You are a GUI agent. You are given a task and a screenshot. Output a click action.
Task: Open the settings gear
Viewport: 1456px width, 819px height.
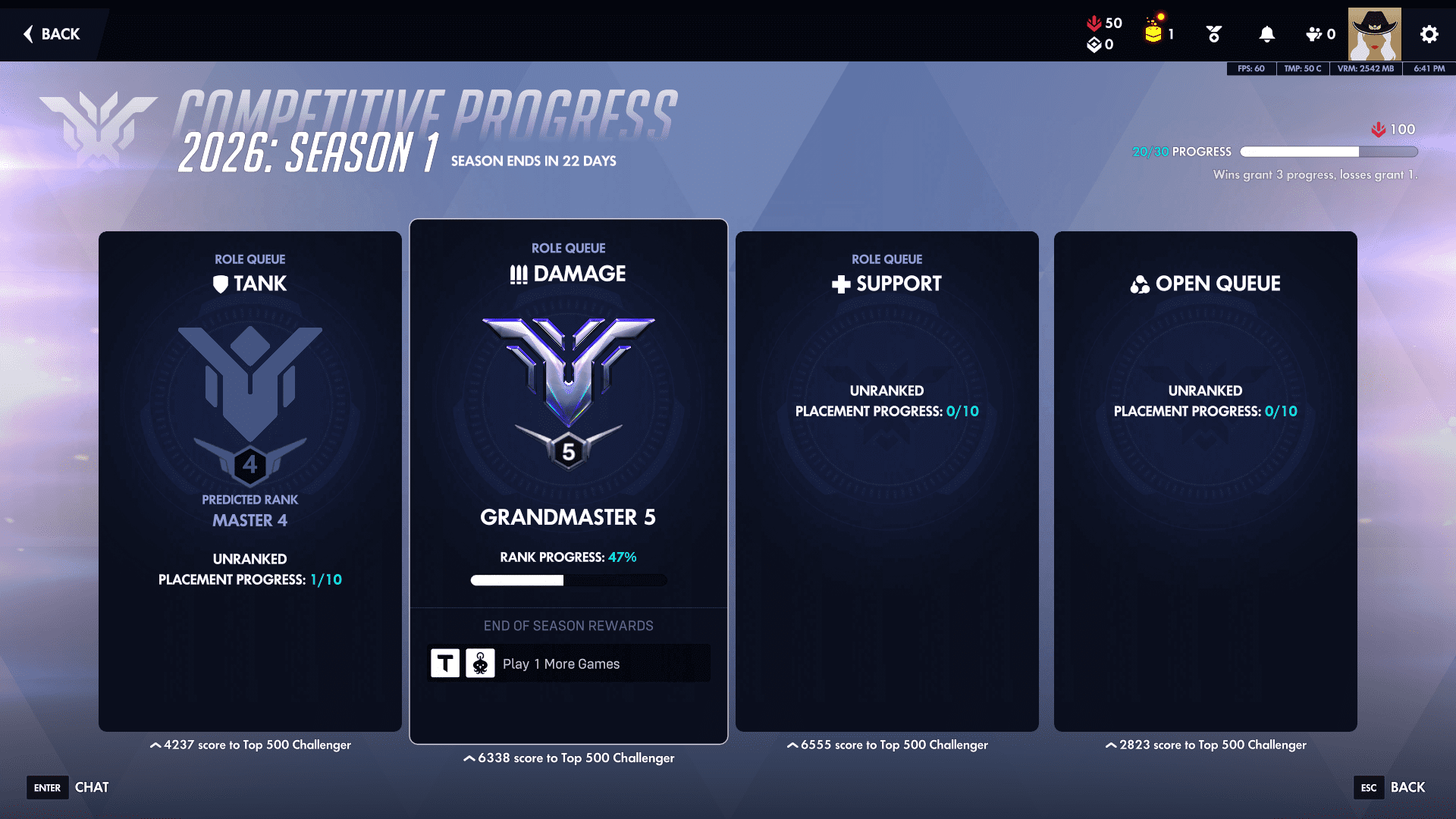click(1429, 34)
